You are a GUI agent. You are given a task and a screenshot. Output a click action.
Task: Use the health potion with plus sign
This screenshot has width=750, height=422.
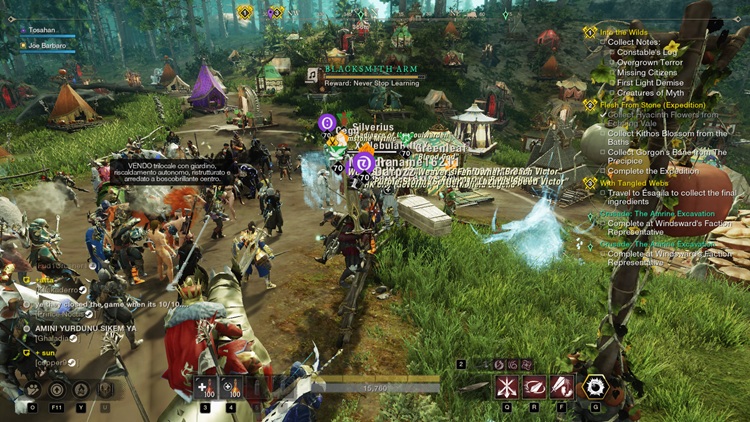[x=205, y=387]
